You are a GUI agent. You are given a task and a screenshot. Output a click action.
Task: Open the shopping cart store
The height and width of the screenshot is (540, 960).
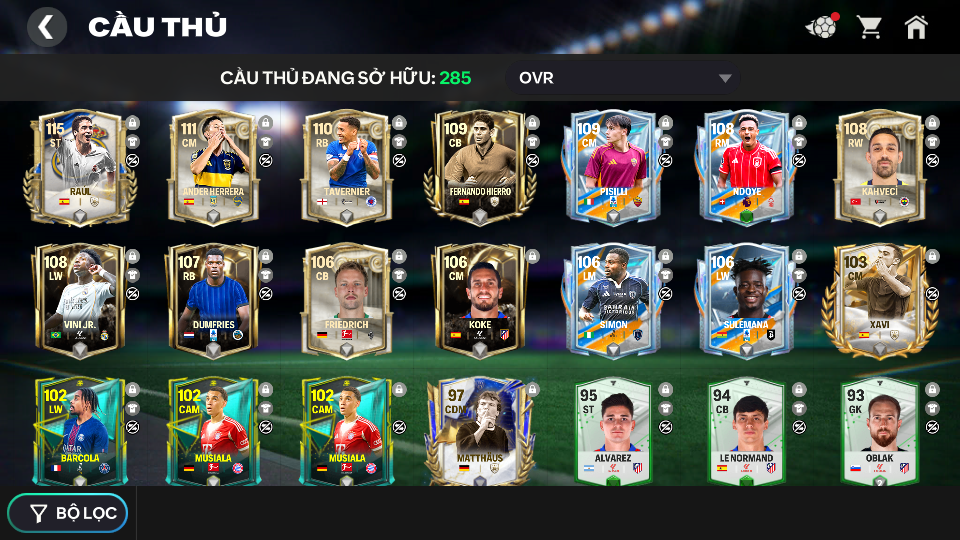869,27
